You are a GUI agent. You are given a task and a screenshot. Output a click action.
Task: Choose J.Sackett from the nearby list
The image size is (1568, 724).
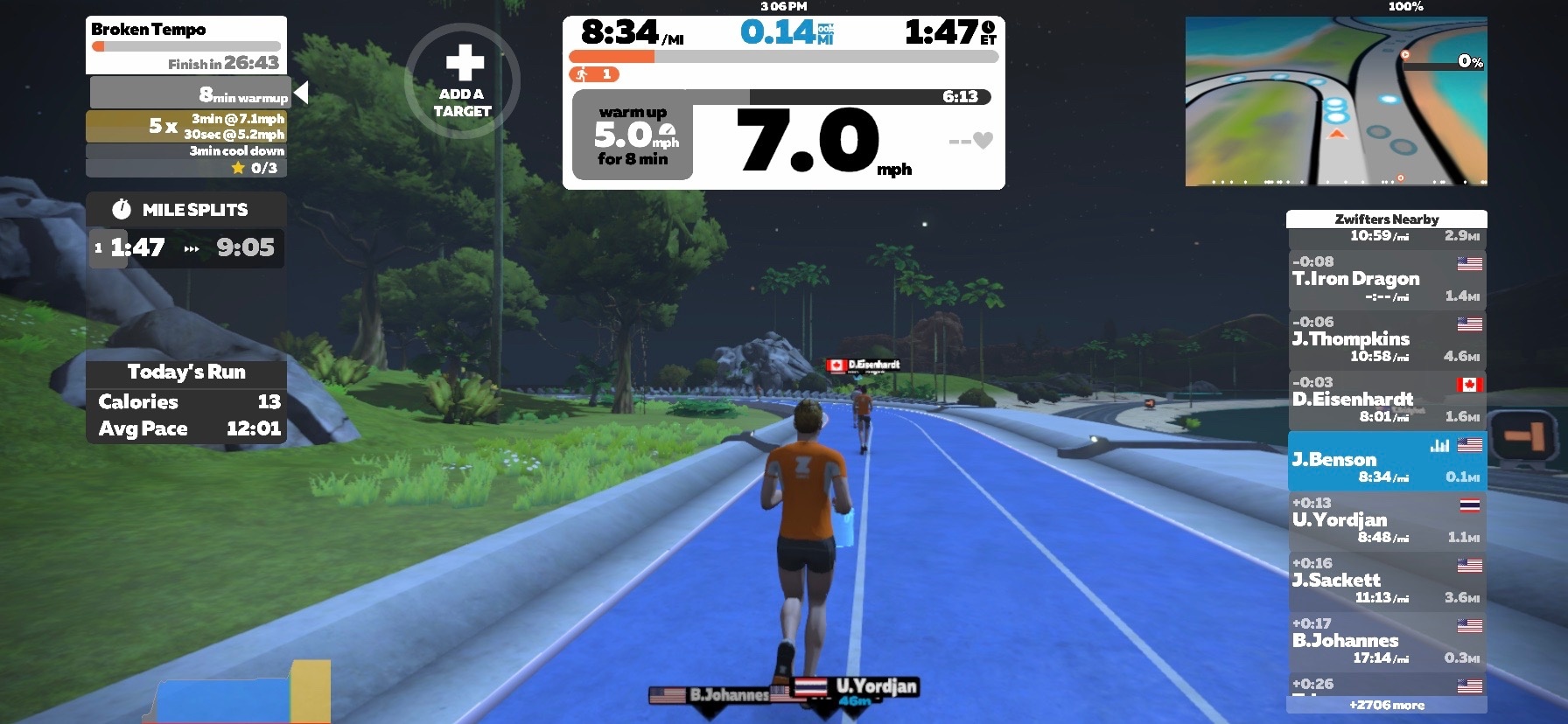1387,581
